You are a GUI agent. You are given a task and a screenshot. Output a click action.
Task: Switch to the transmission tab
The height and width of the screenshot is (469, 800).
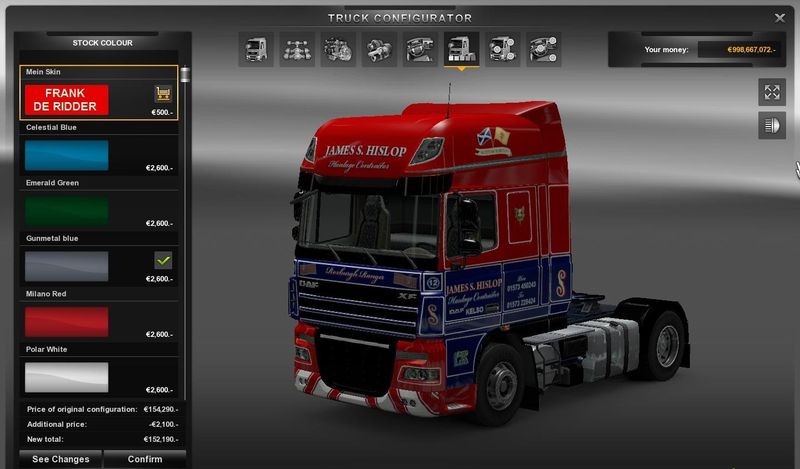379,49
